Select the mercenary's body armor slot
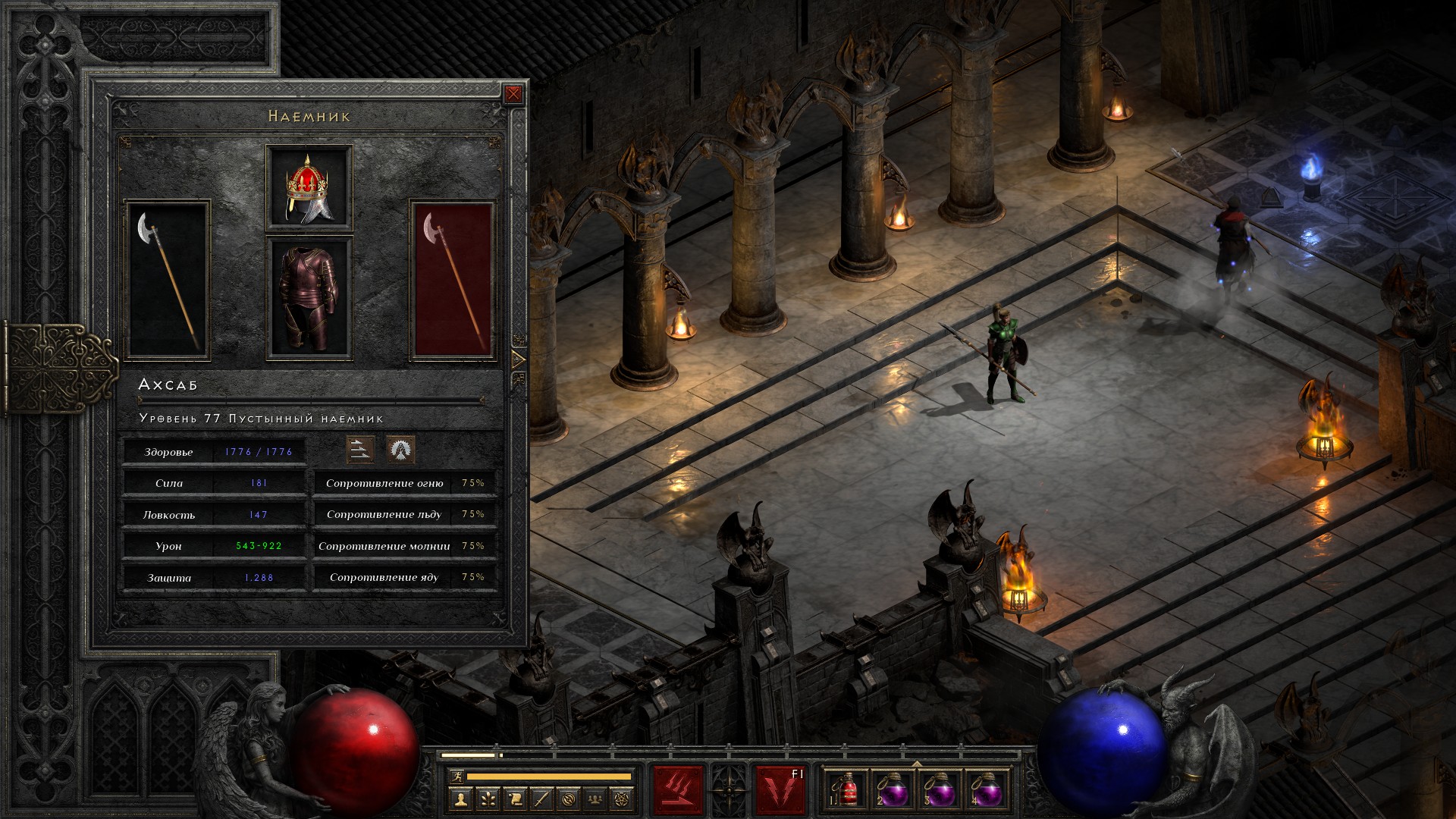Image resolution: width=1456 pixels, height=819 pixels. (309, 298)
